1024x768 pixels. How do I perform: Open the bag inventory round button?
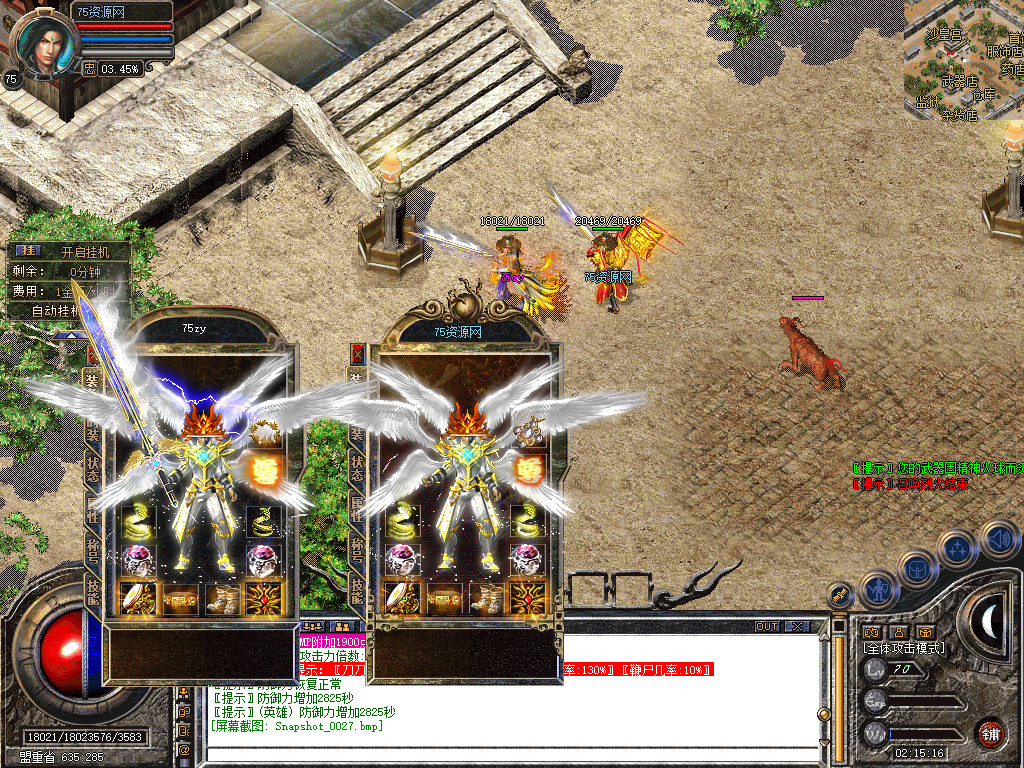click(918, 569)
